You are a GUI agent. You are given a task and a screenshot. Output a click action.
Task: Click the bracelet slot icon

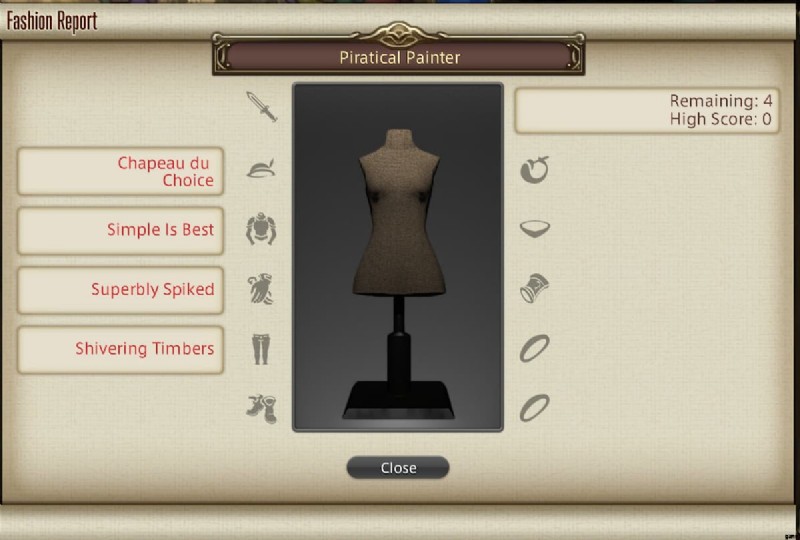click(x=533, y=289)
